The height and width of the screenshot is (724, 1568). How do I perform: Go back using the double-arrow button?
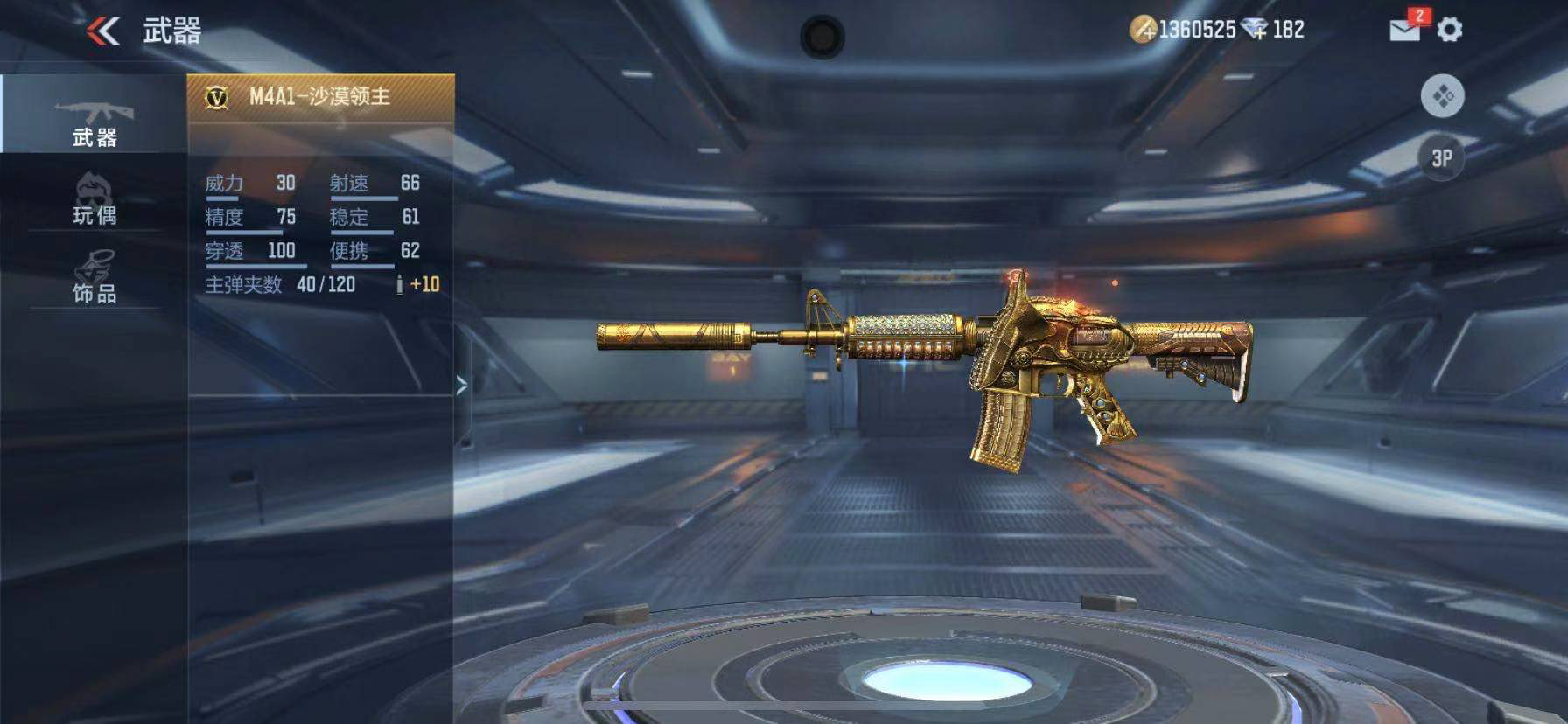tap(103, 31)
